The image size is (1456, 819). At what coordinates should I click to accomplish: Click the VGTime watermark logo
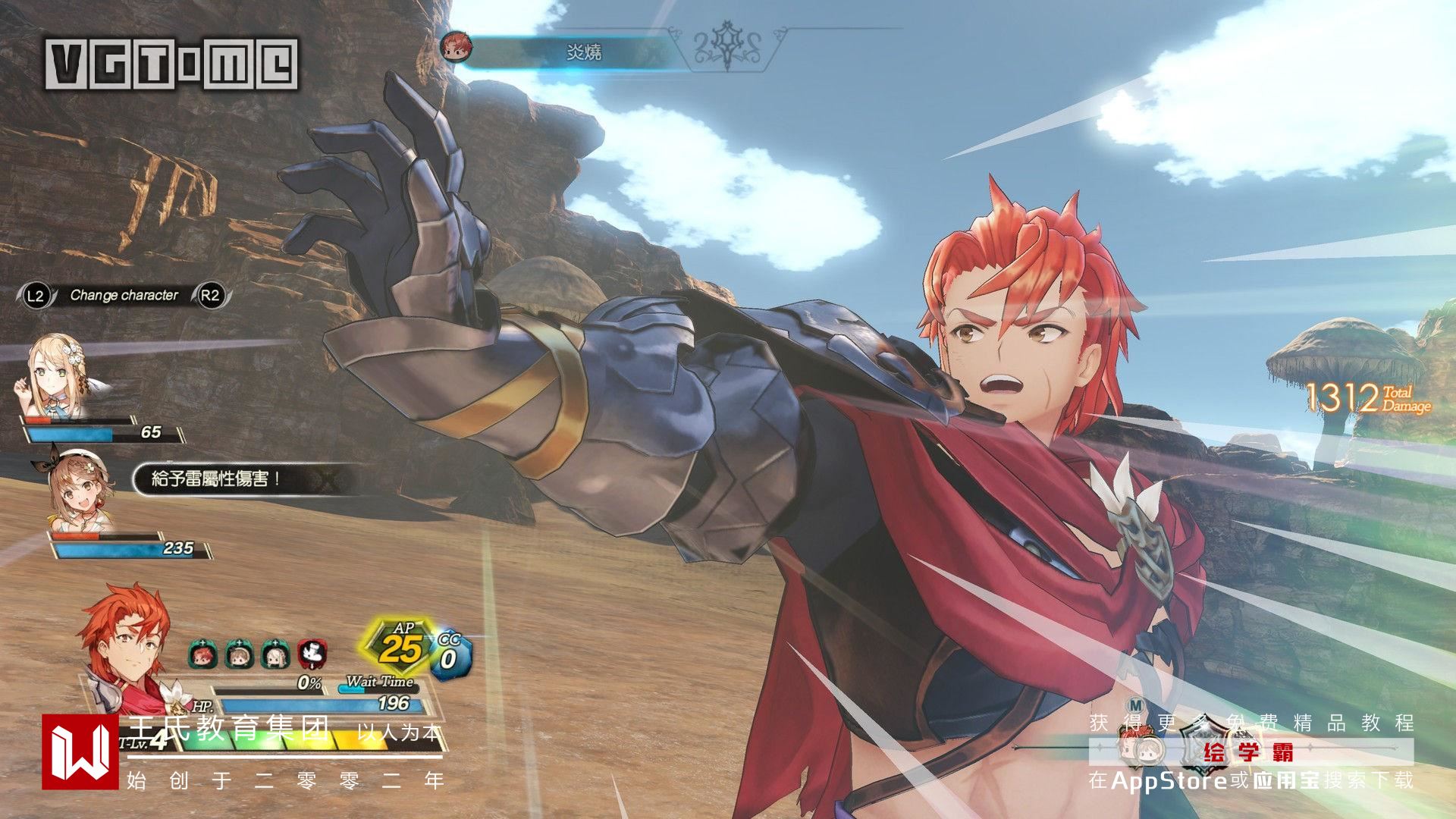[x=171, y=64]
